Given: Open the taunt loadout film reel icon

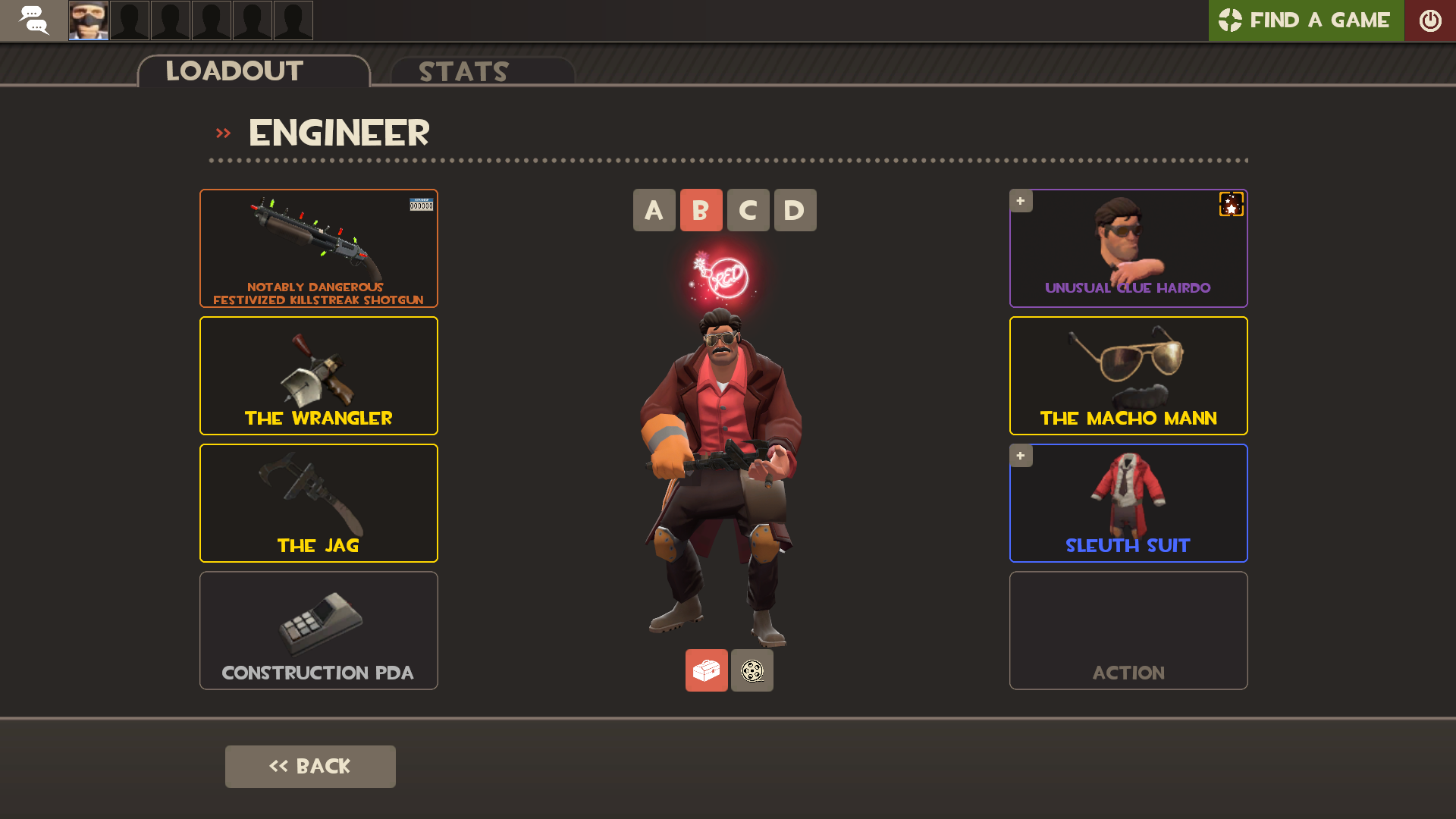Looking at the screenshot, I should click(752, 670).
